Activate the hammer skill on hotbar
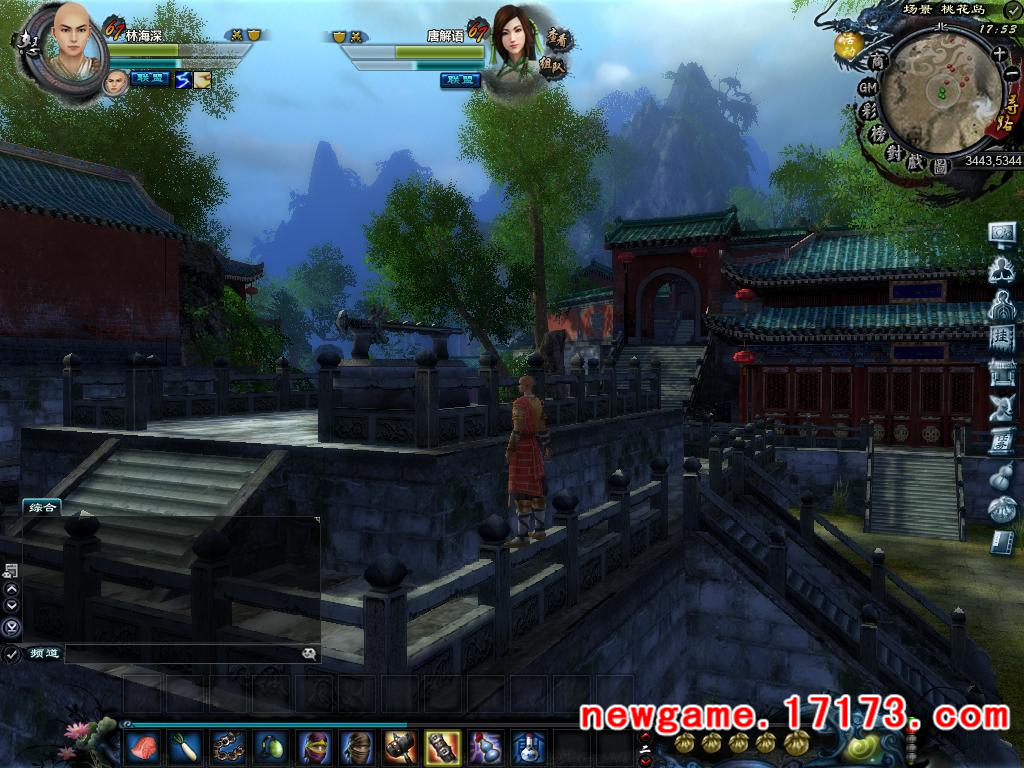 point(399,746)
